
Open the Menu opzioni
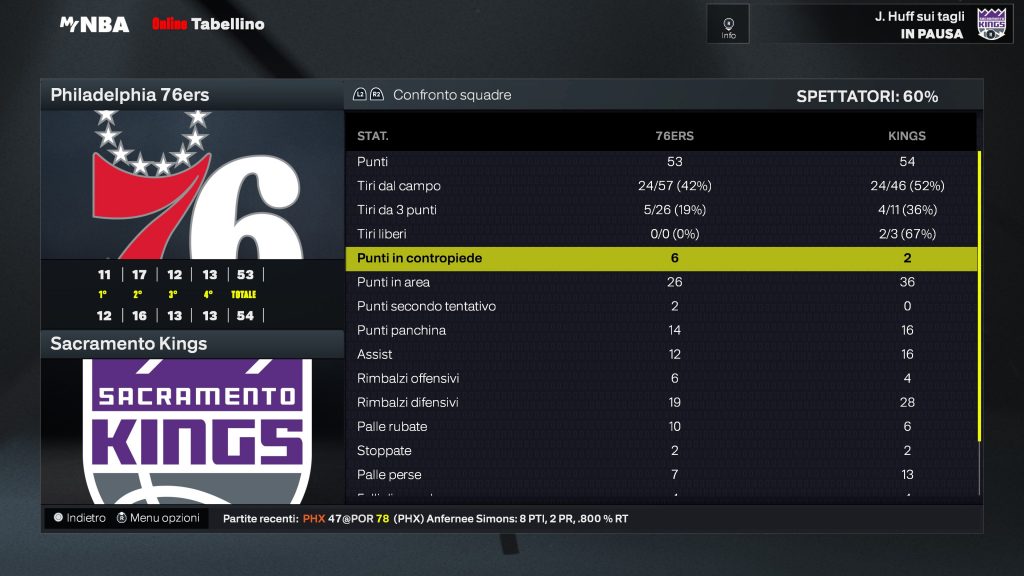(158, 518)
